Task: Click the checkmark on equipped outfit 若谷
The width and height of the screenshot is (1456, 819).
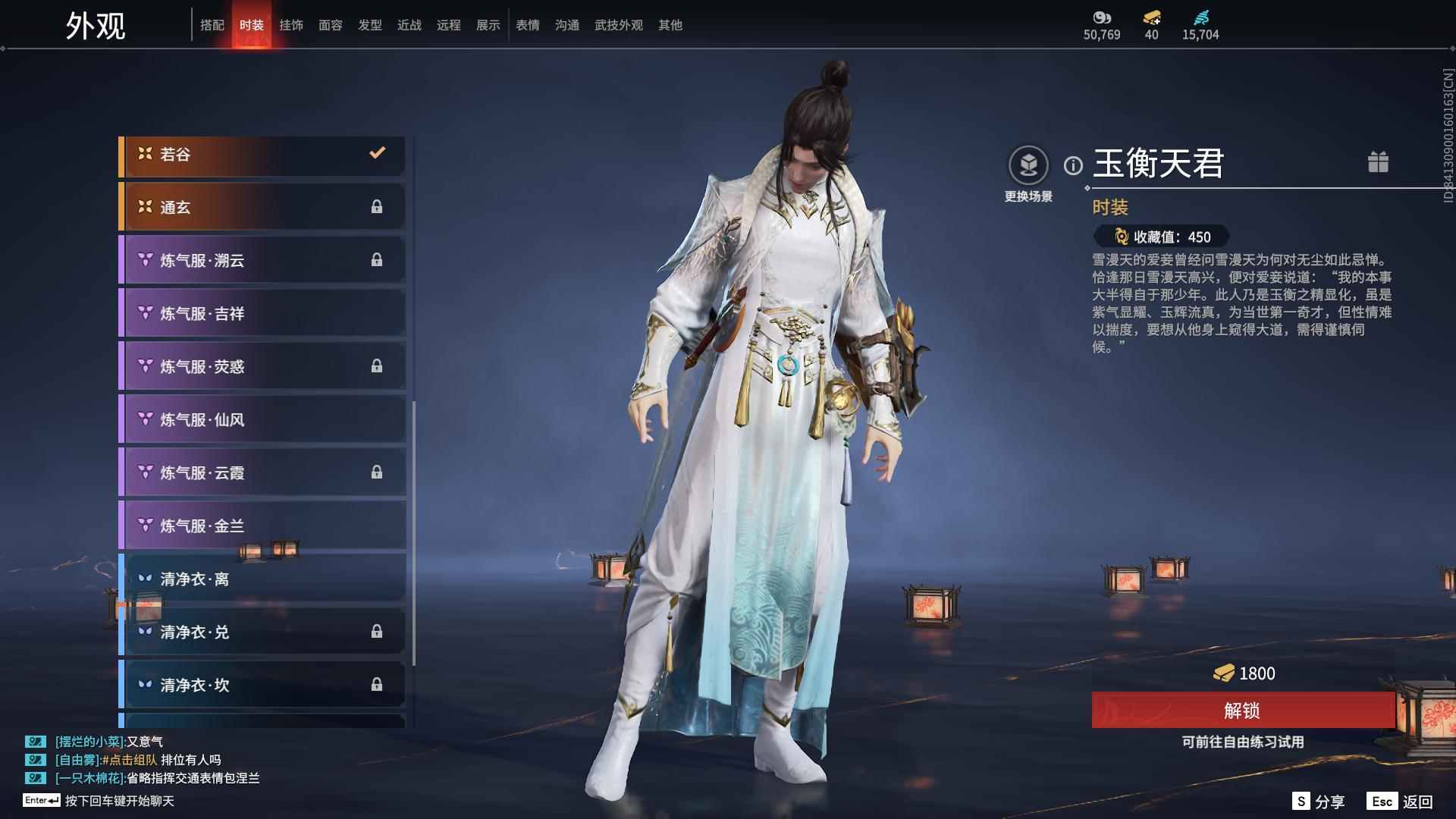Action: 377,153
